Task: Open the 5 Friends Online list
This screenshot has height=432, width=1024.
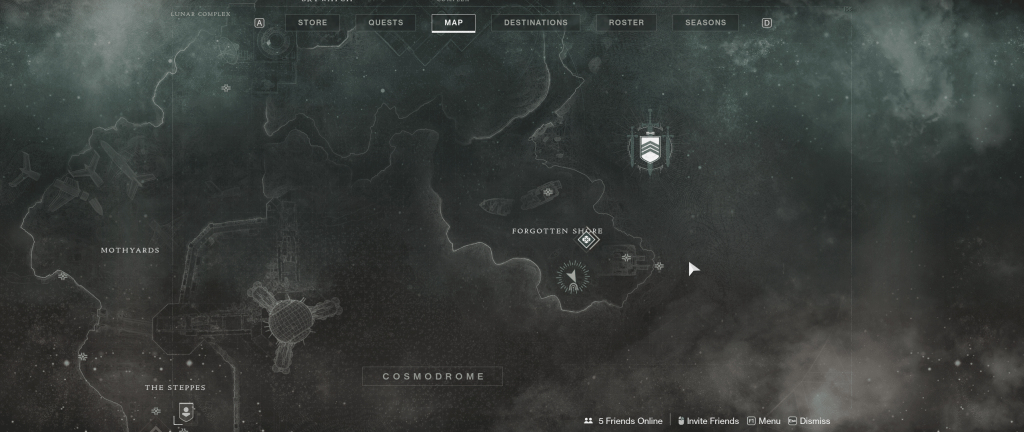Action: point(623,421)
